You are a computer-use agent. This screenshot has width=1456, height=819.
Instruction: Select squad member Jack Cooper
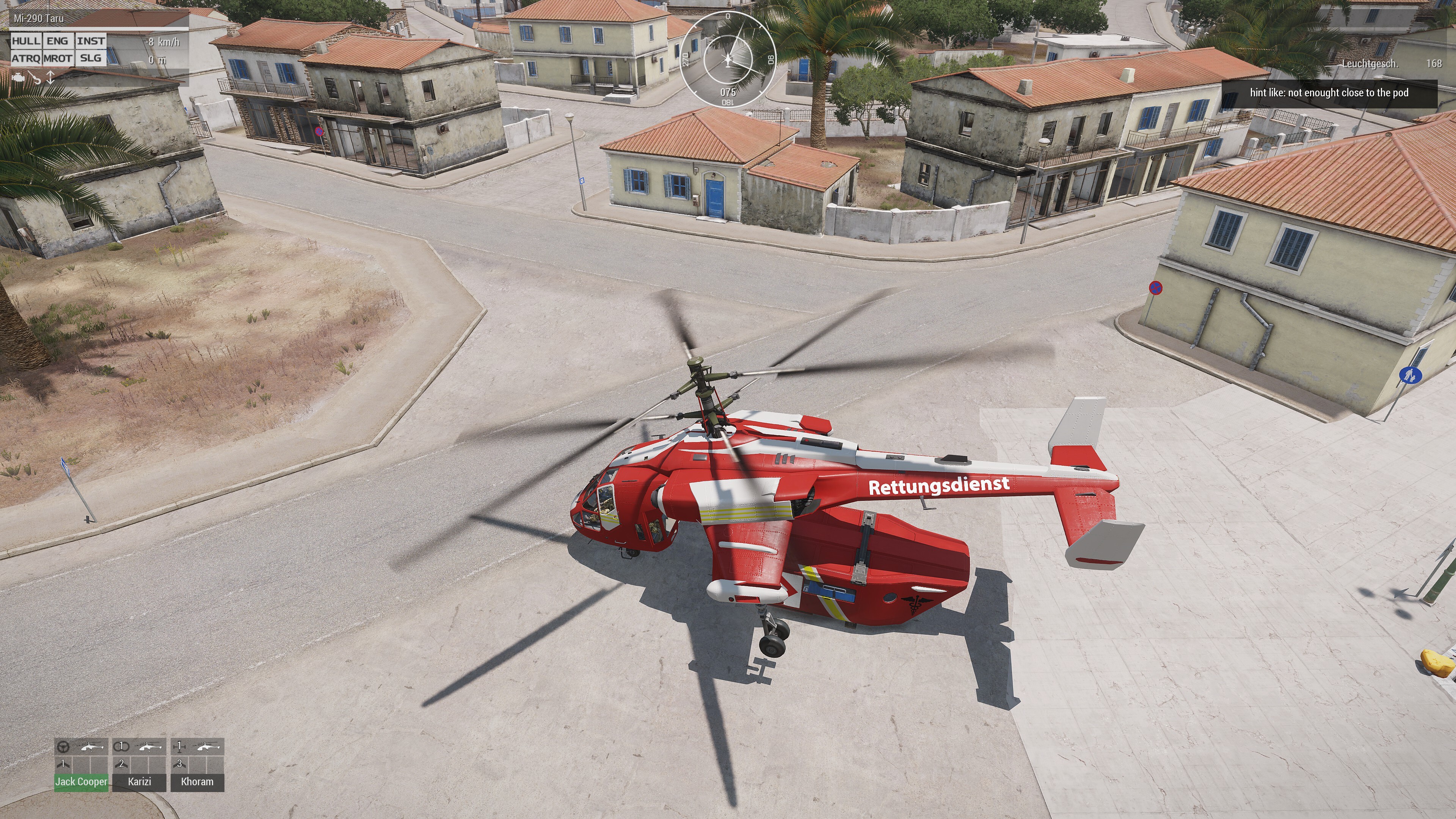pyautogui.click(x=82, y=782)
